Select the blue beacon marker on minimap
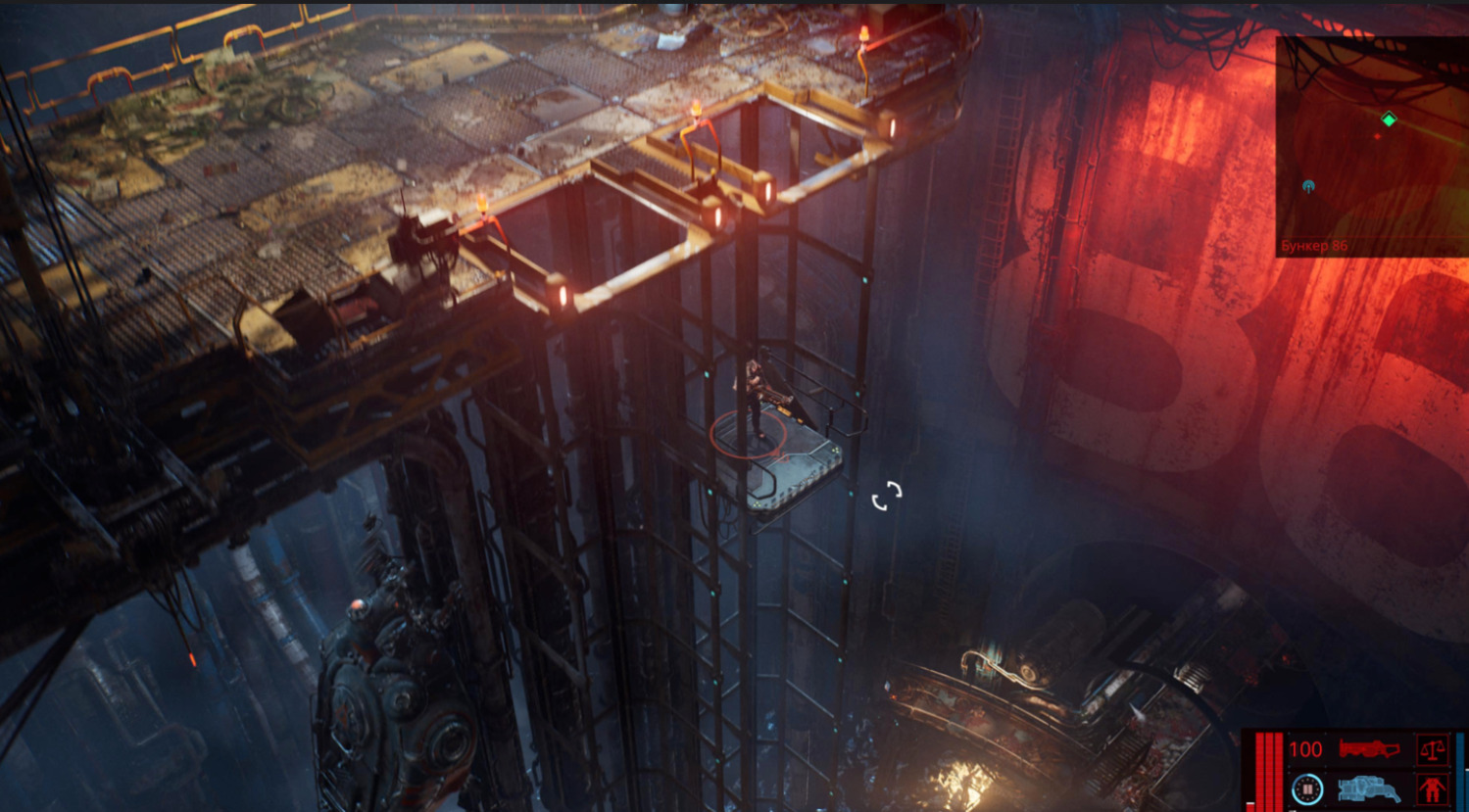Screen dimensions: 1469x812 (x=1308, y=186)
